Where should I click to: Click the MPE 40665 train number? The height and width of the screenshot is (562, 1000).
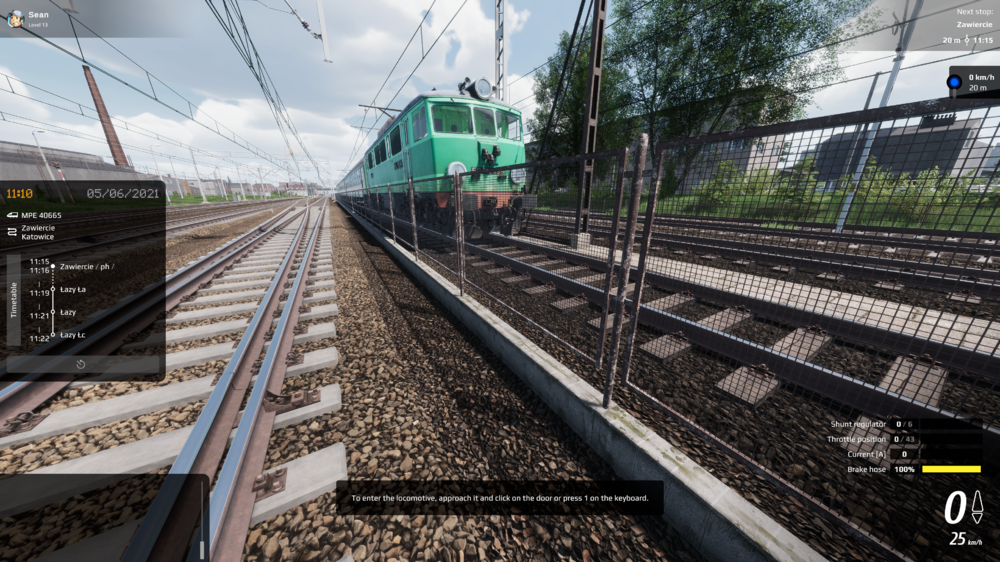tap(41, 215)
